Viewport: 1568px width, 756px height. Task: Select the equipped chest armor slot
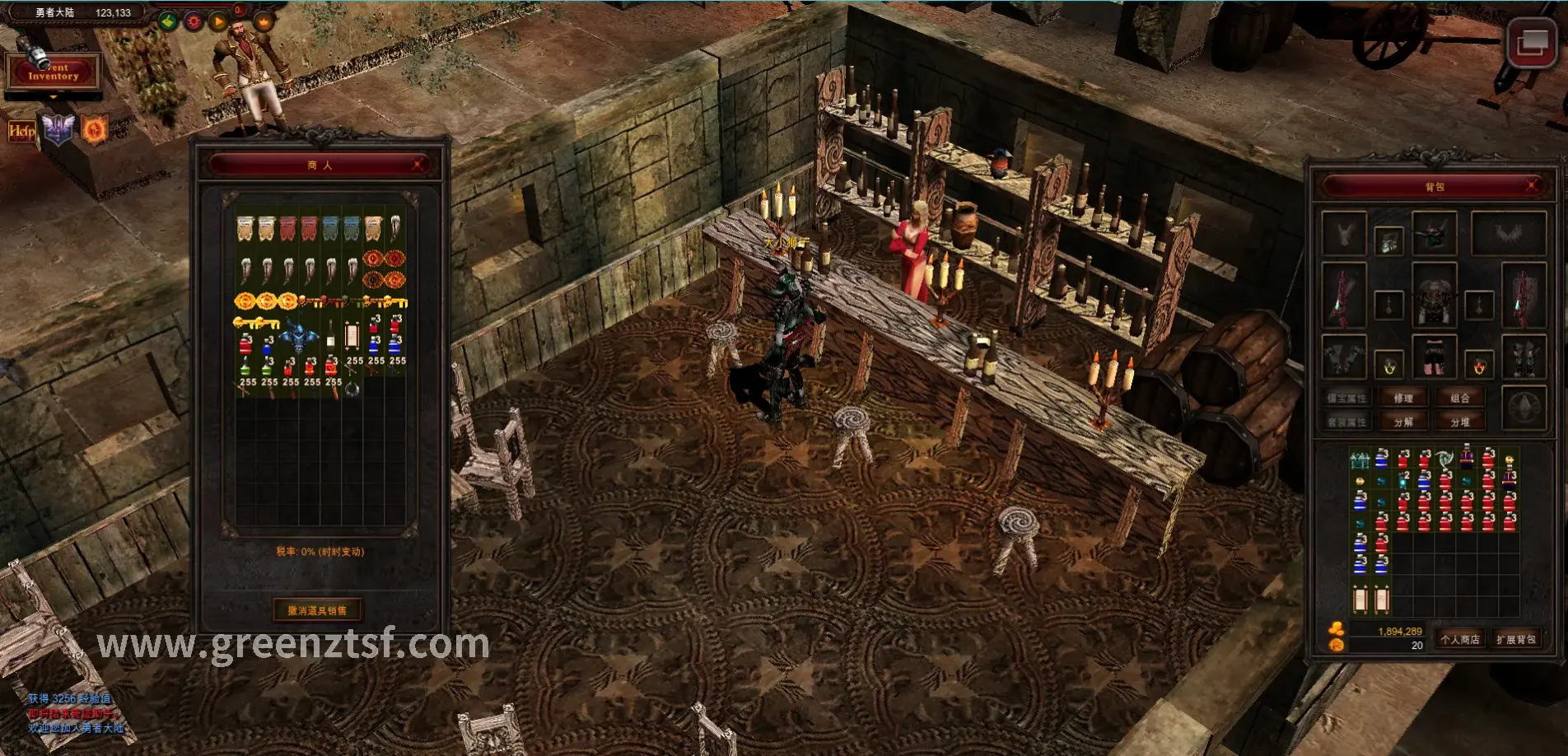pyautogui.click(x=1434, y=296)
